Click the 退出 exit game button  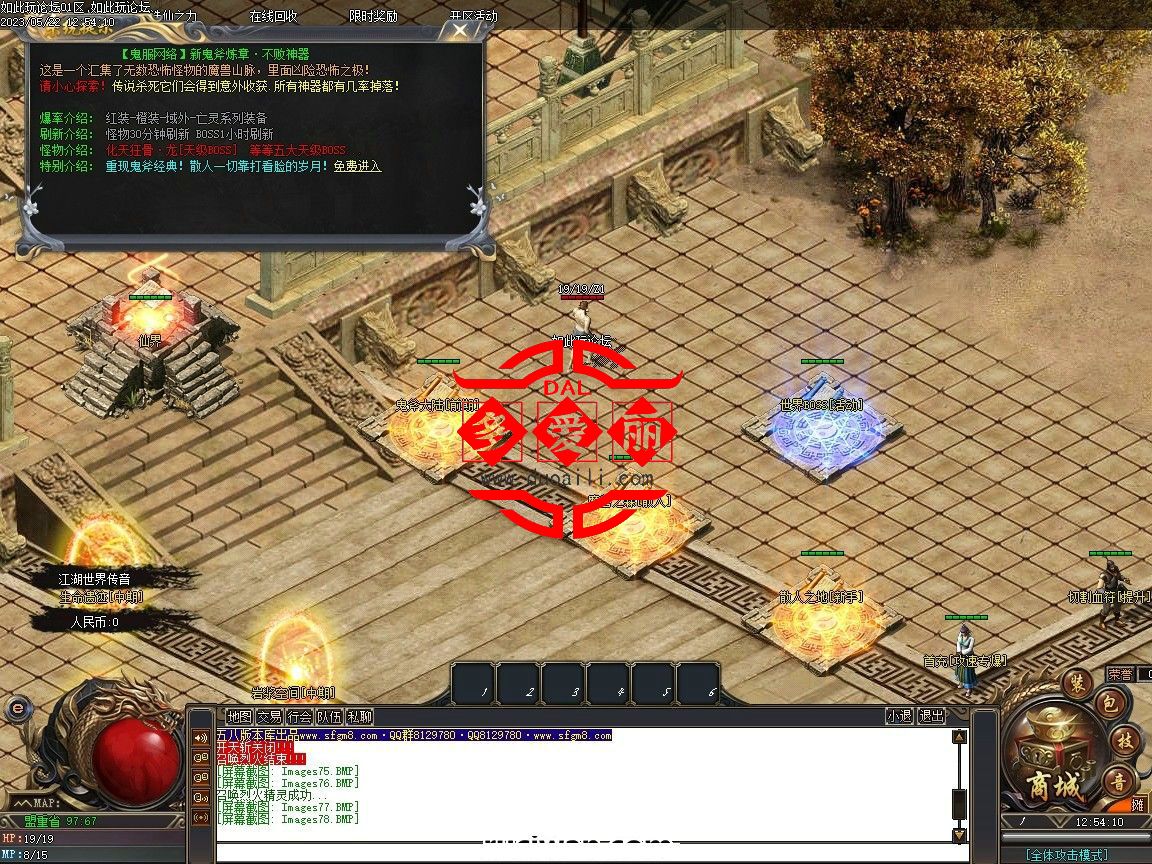(x=931, y=716)
